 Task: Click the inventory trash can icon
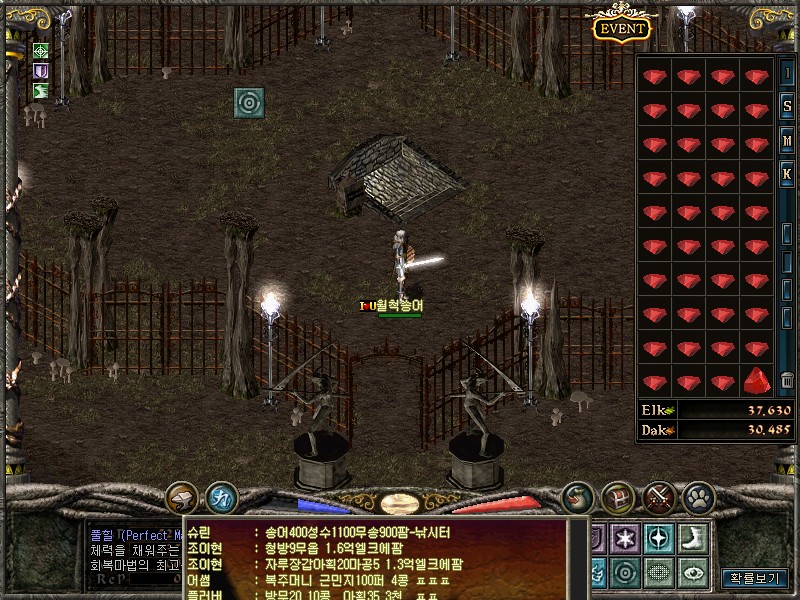[787, 380]
